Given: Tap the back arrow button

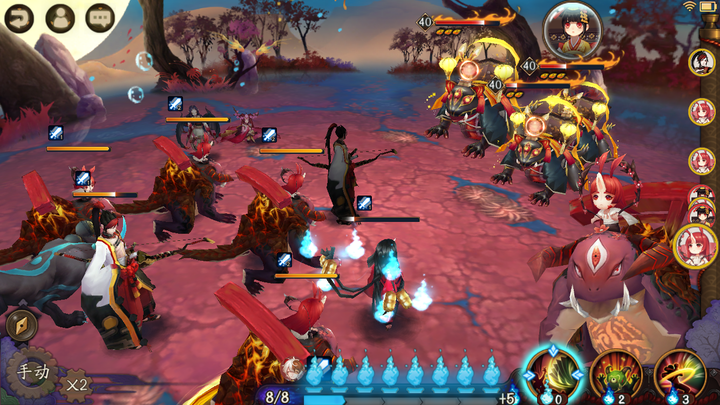Looking at the screenshot, I should tap(20, 16).
